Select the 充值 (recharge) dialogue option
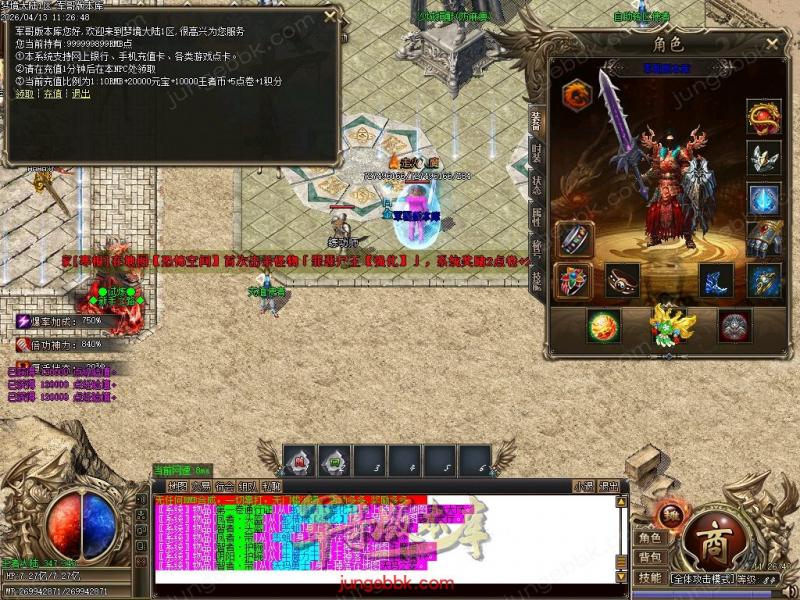Image resolution: width=800 pixels, height=600 pixels. pyautogui.click(x=52, y=93)
